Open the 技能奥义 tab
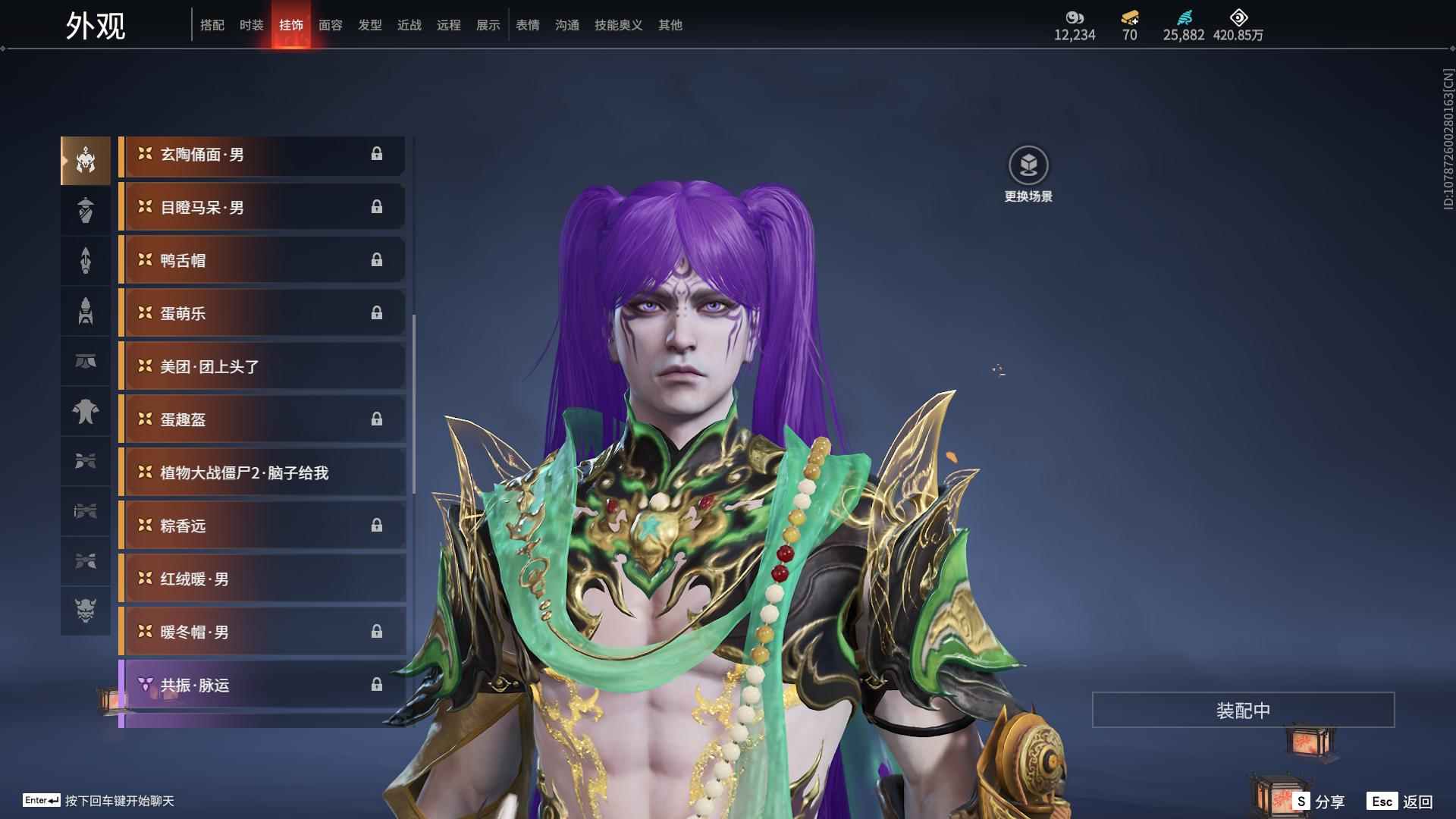The height and width of the screenshot is (819, 1456). (618, 25)
